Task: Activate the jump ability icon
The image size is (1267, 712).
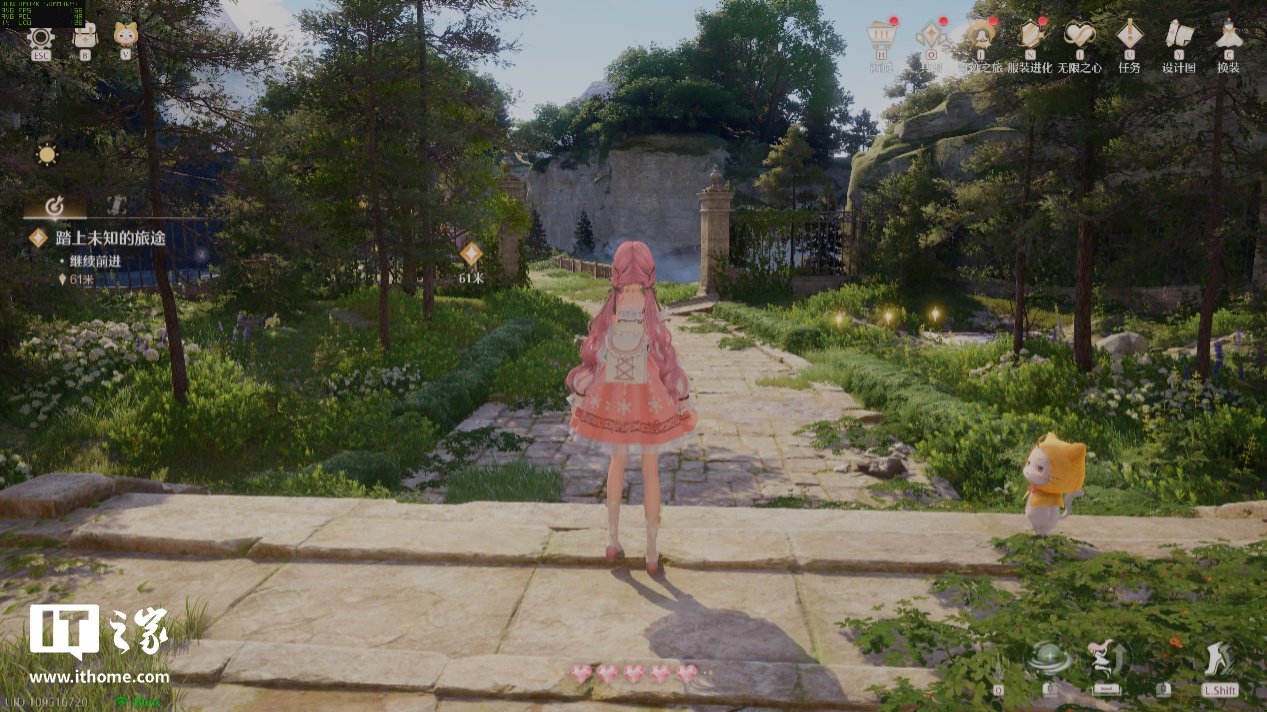Action: [1105, 658]
